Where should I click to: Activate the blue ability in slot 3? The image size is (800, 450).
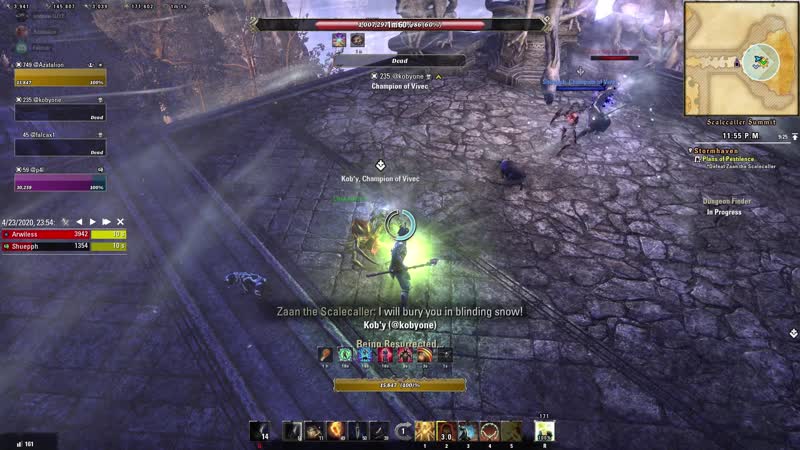468,431
